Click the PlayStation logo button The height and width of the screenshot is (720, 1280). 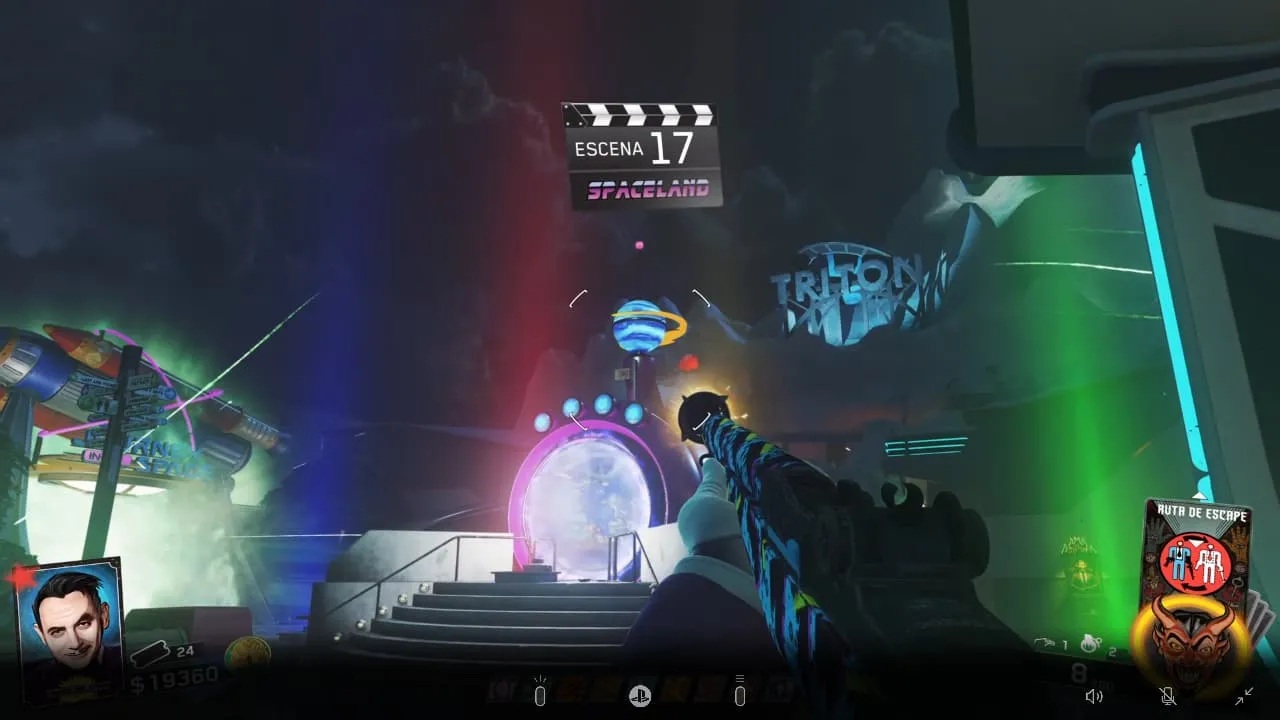640,696
